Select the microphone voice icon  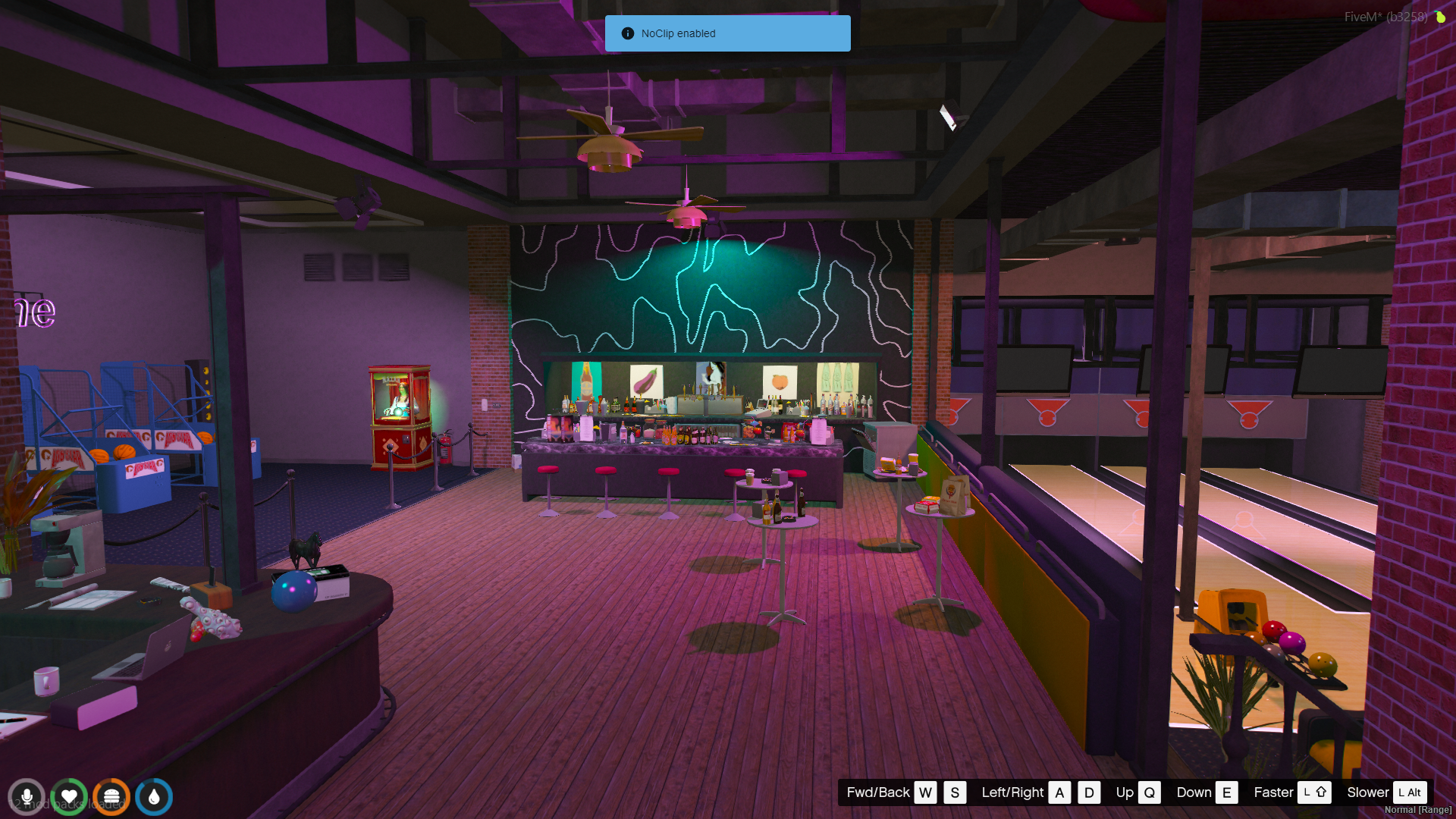tap(27, 797)
